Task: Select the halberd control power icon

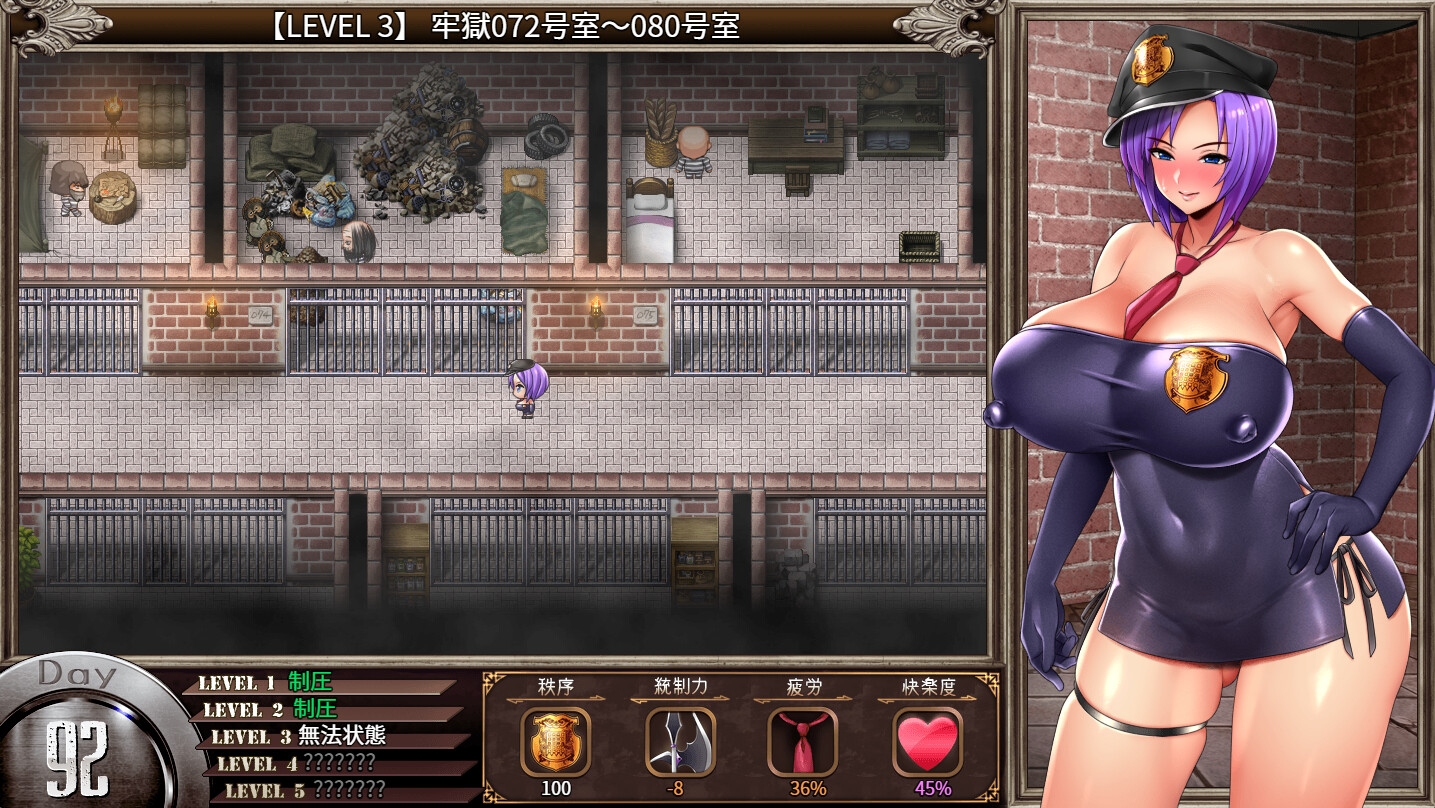Action: click(x=680, y=741)
